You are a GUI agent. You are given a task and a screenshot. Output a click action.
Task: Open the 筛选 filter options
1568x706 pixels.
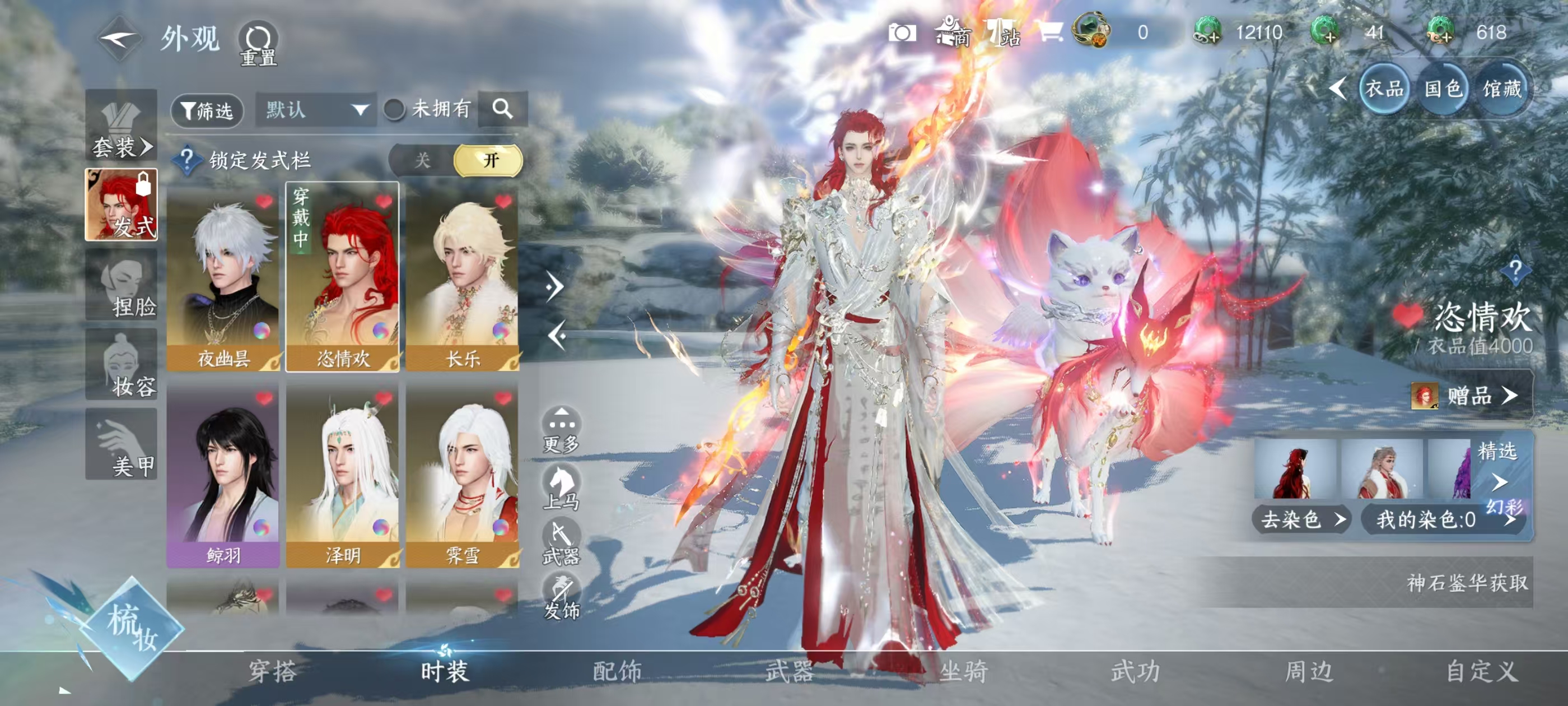pyautogui.click(x=208, y=110)
